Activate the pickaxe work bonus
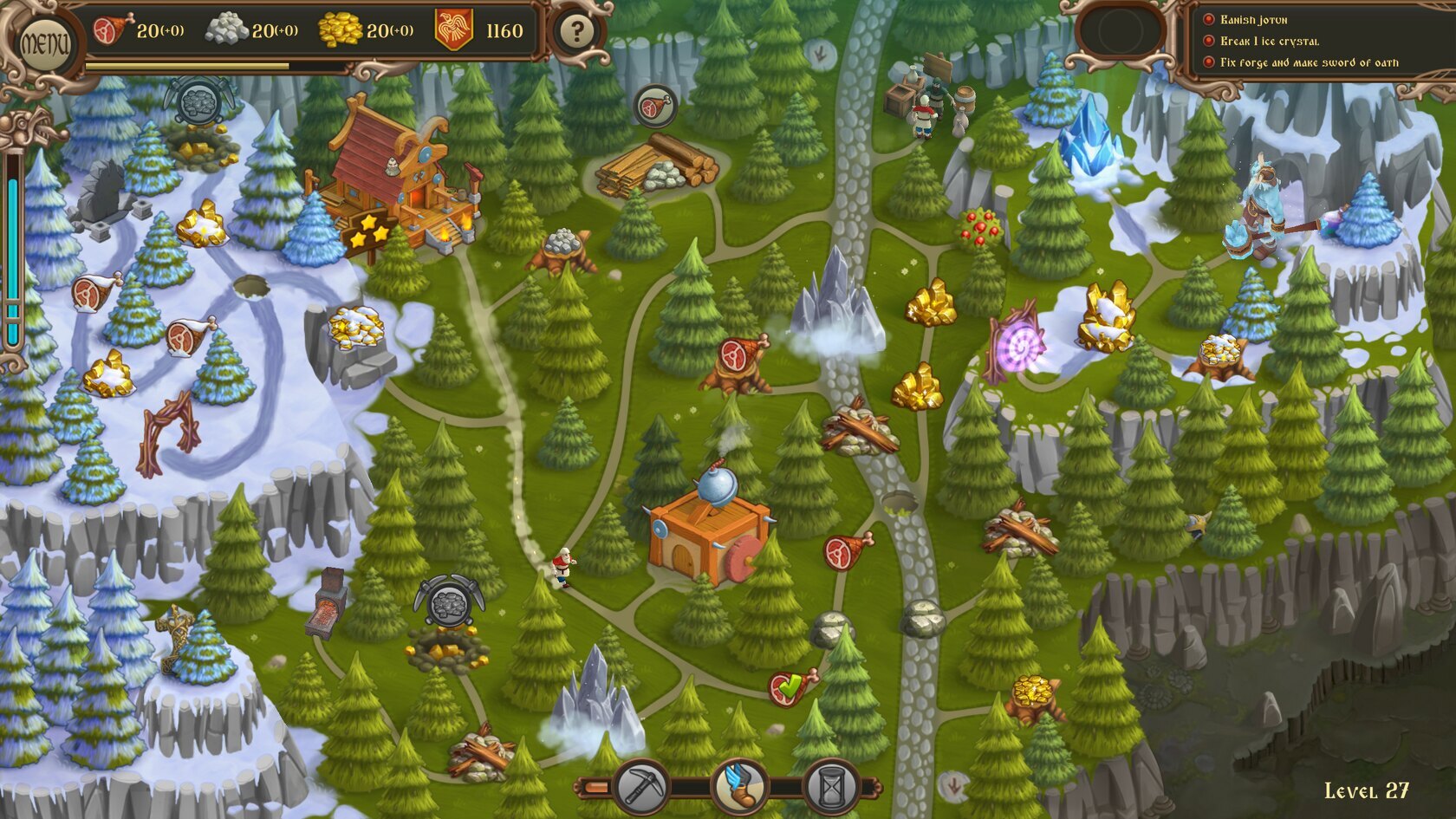This screenshot has height=819, width=1456. 641,787
